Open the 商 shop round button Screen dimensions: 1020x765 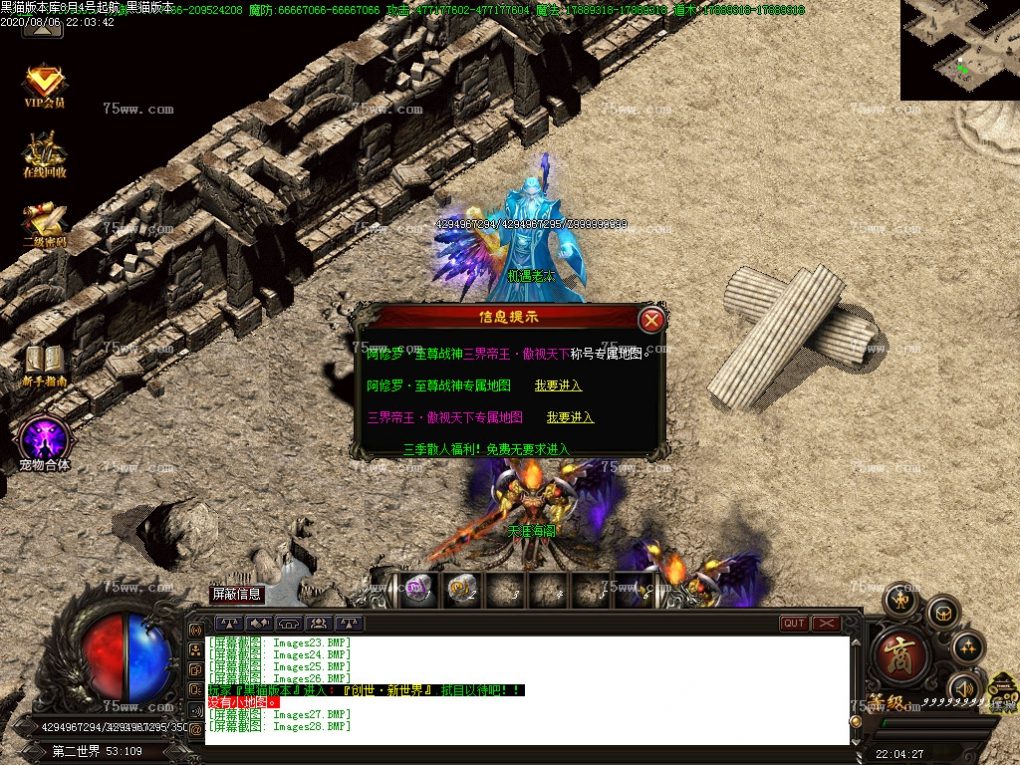pos(900,653)
